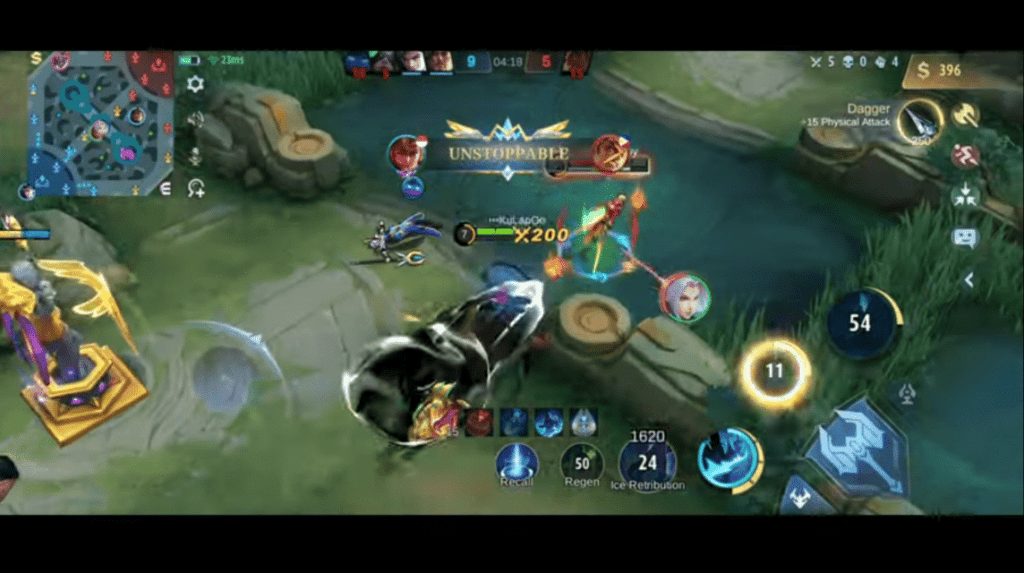
Task: Toggle the speaker sound icon
Action: click(196, 120)
